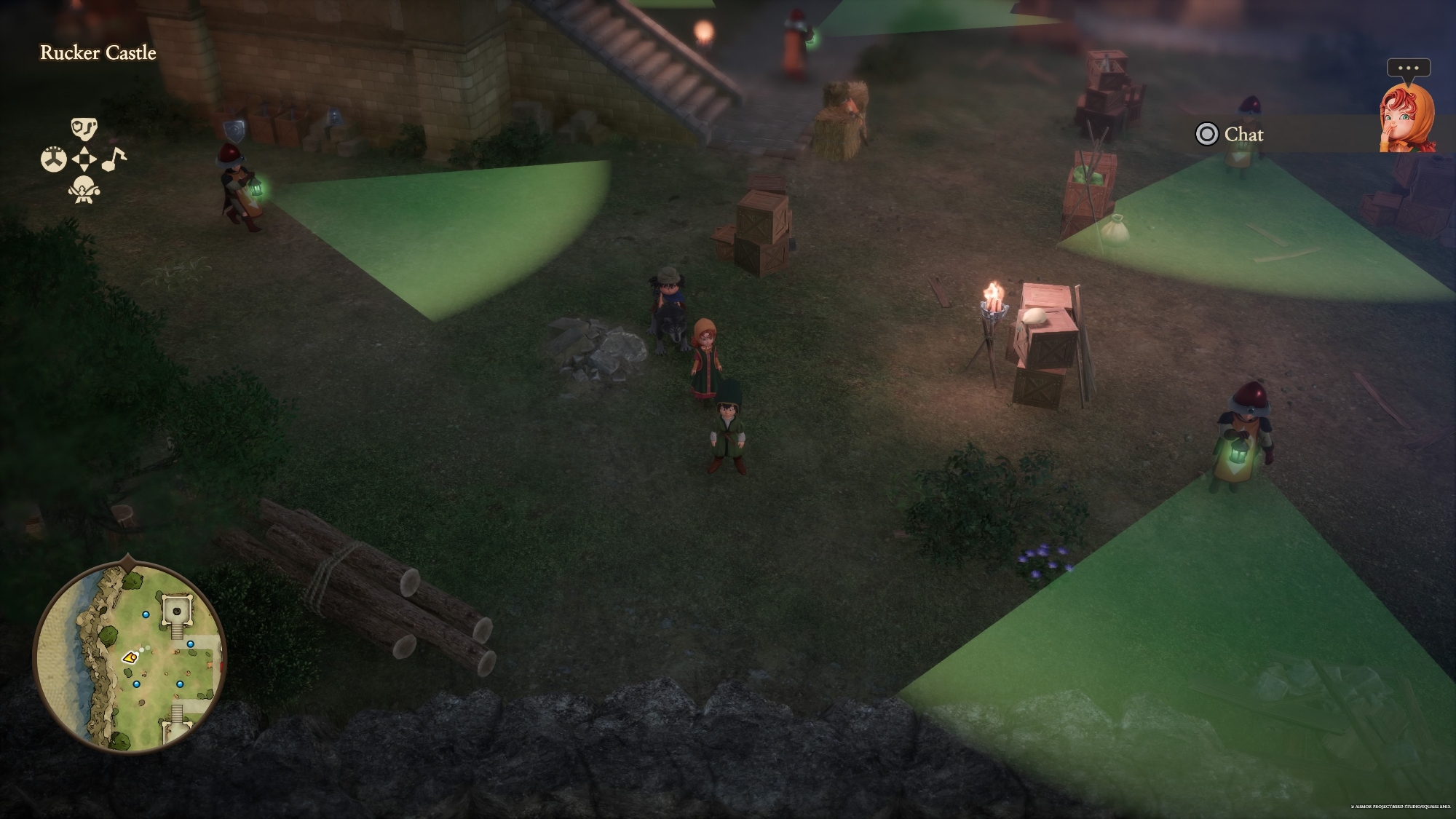Image resolution: width=1456 pixels, height=819 pixels.
Task: Open the map shortcut icon above the d-pad
Action: 84,128
